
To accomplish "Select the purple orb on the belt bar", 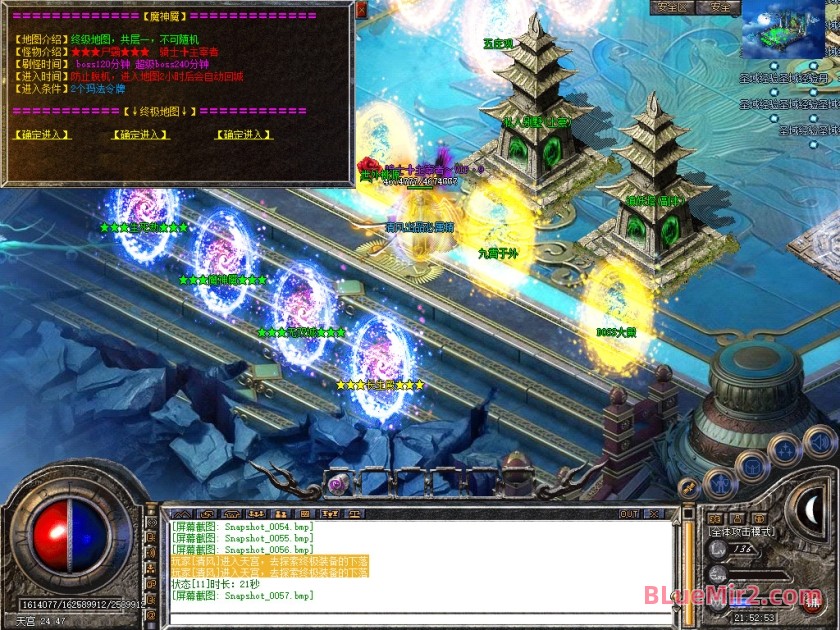I will [338, 483].
